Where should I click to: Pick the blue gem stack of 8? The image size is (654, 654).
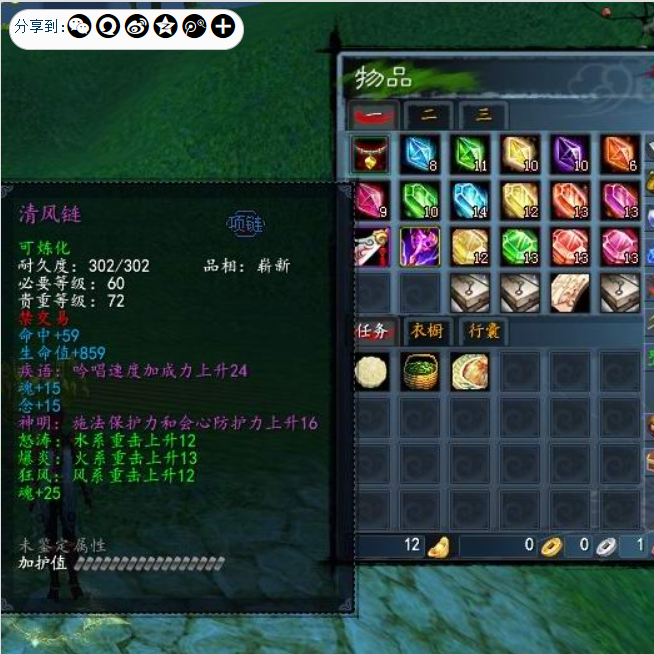[420, 154]
